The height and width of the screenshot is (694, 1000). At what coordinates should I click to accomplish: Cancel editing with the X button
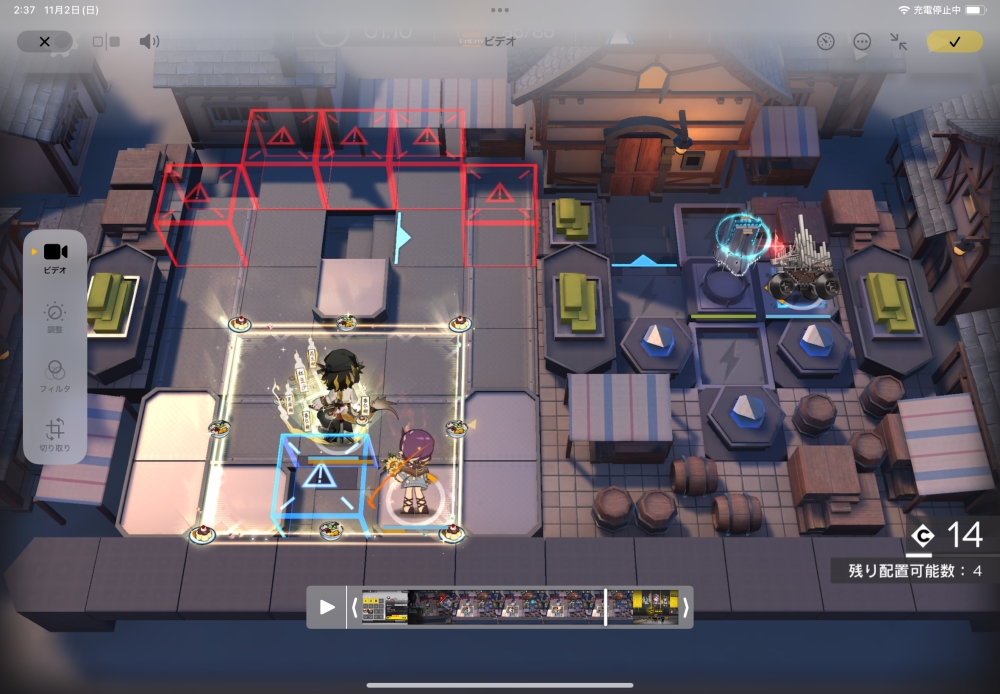coord(45,41)
